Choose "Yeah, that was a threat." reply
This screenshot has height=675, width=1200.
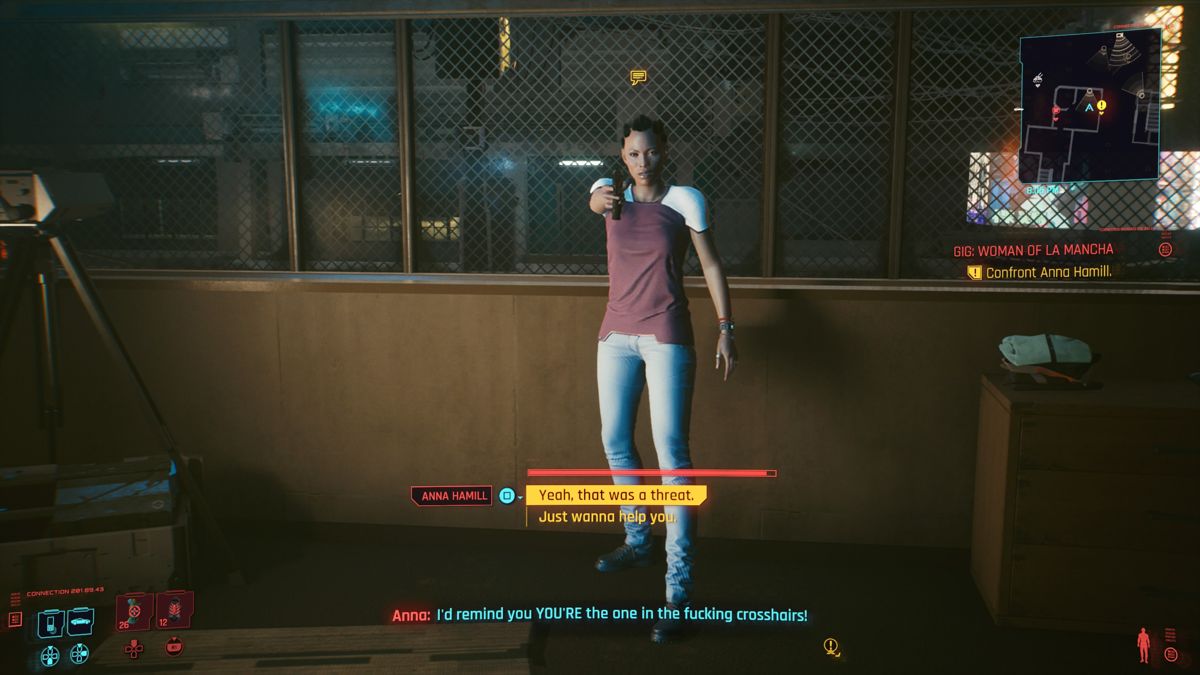point(615,495)
